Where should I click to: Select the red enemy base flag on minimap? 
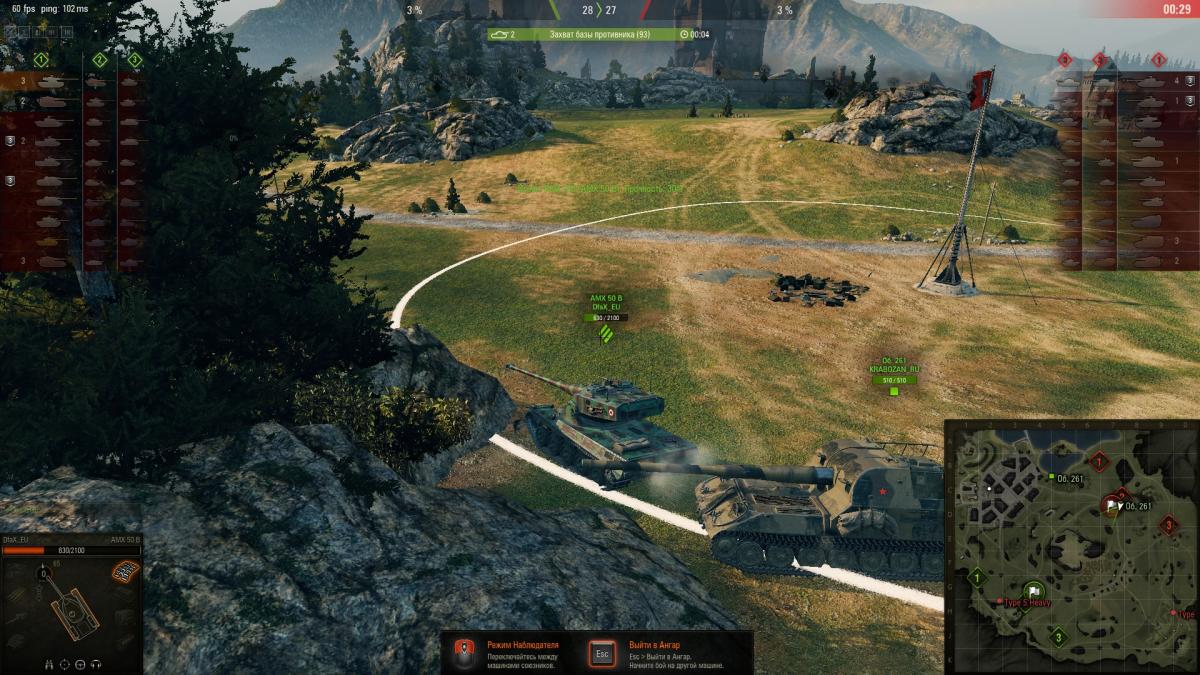(1113, 505)
